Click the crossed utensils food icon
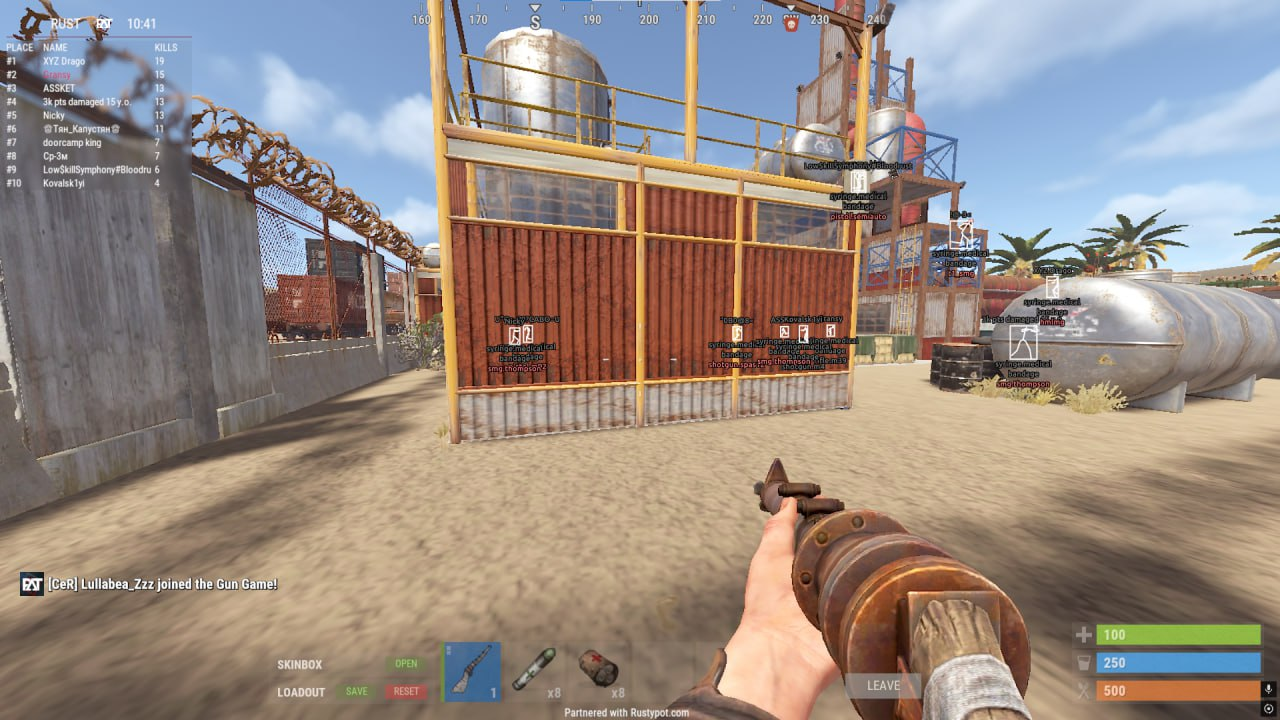 tap(1084, 690)
